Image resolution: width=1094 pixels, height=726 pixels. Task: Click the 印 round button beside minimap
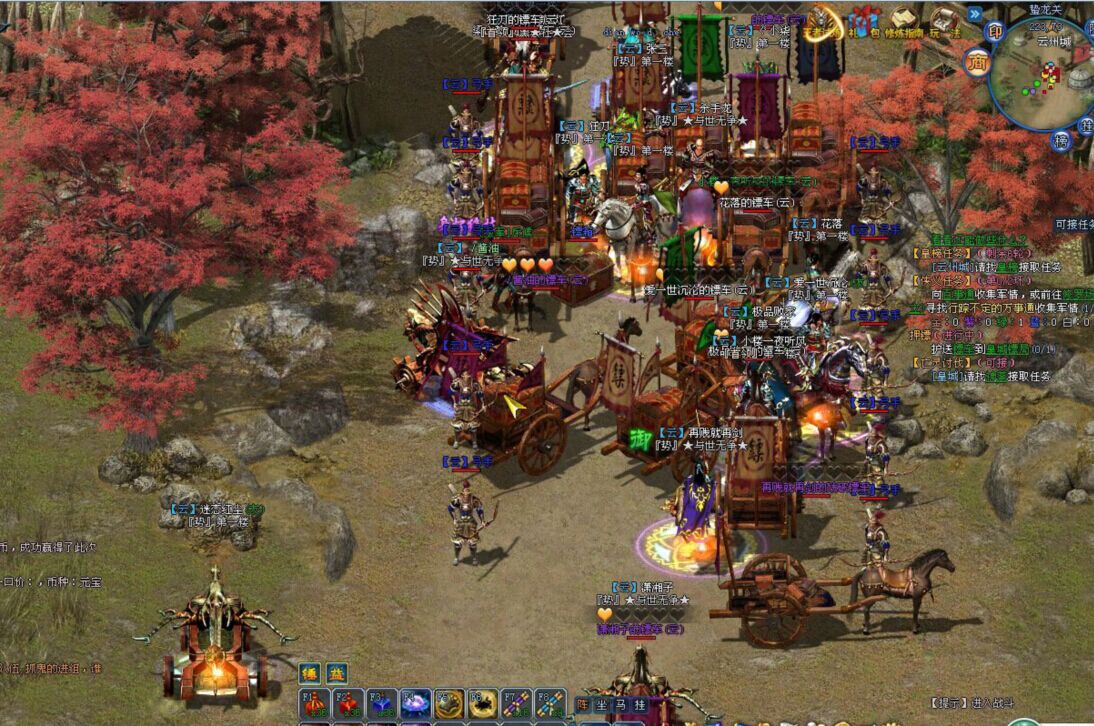995,31
